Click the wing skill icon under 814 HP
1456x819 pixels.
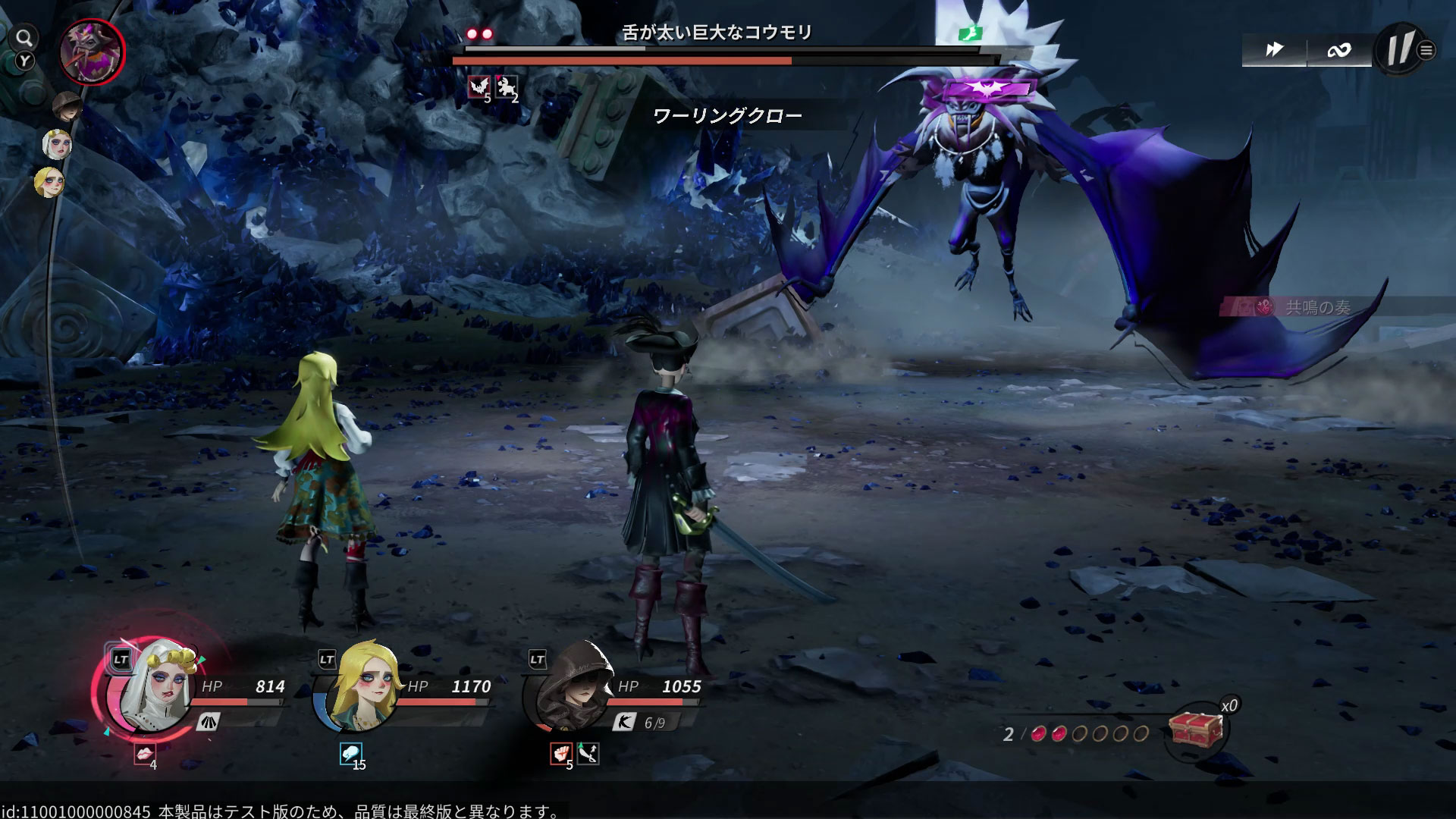click(208, 722)
